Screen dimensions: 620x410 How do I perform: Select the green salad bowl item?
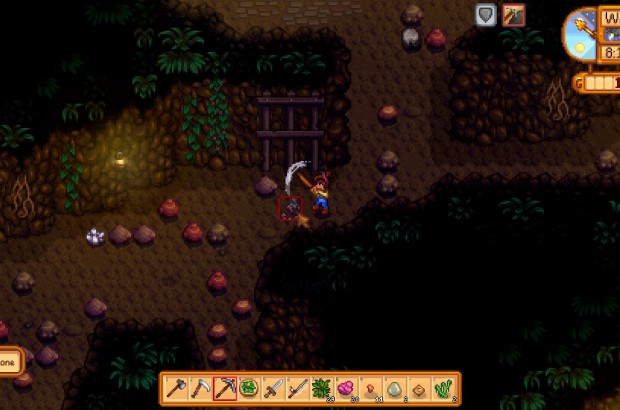[249, 387]
